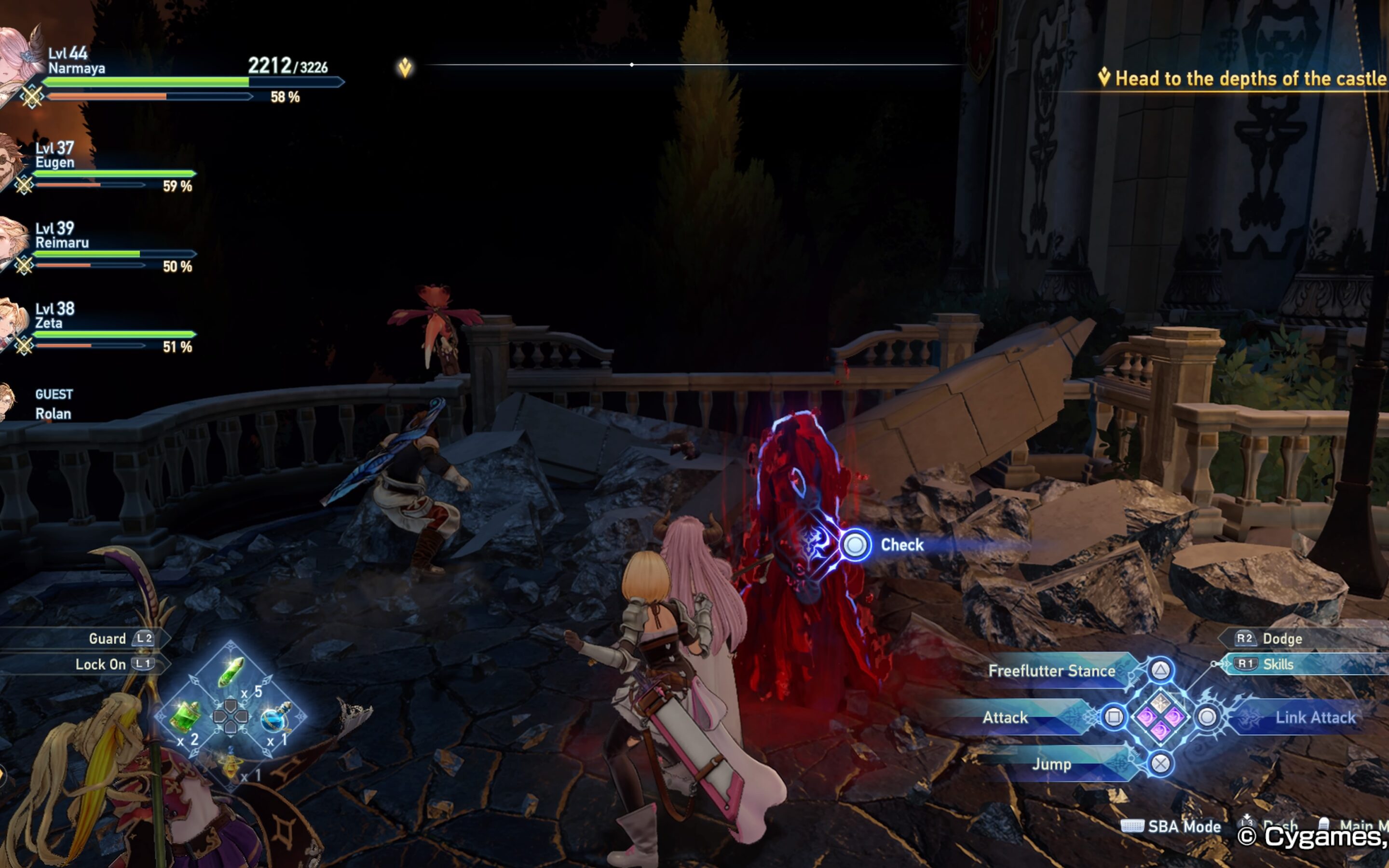Toggle Lock On targeting
Viewport: 1389px width, 868px height.
(x=101, y=664)
